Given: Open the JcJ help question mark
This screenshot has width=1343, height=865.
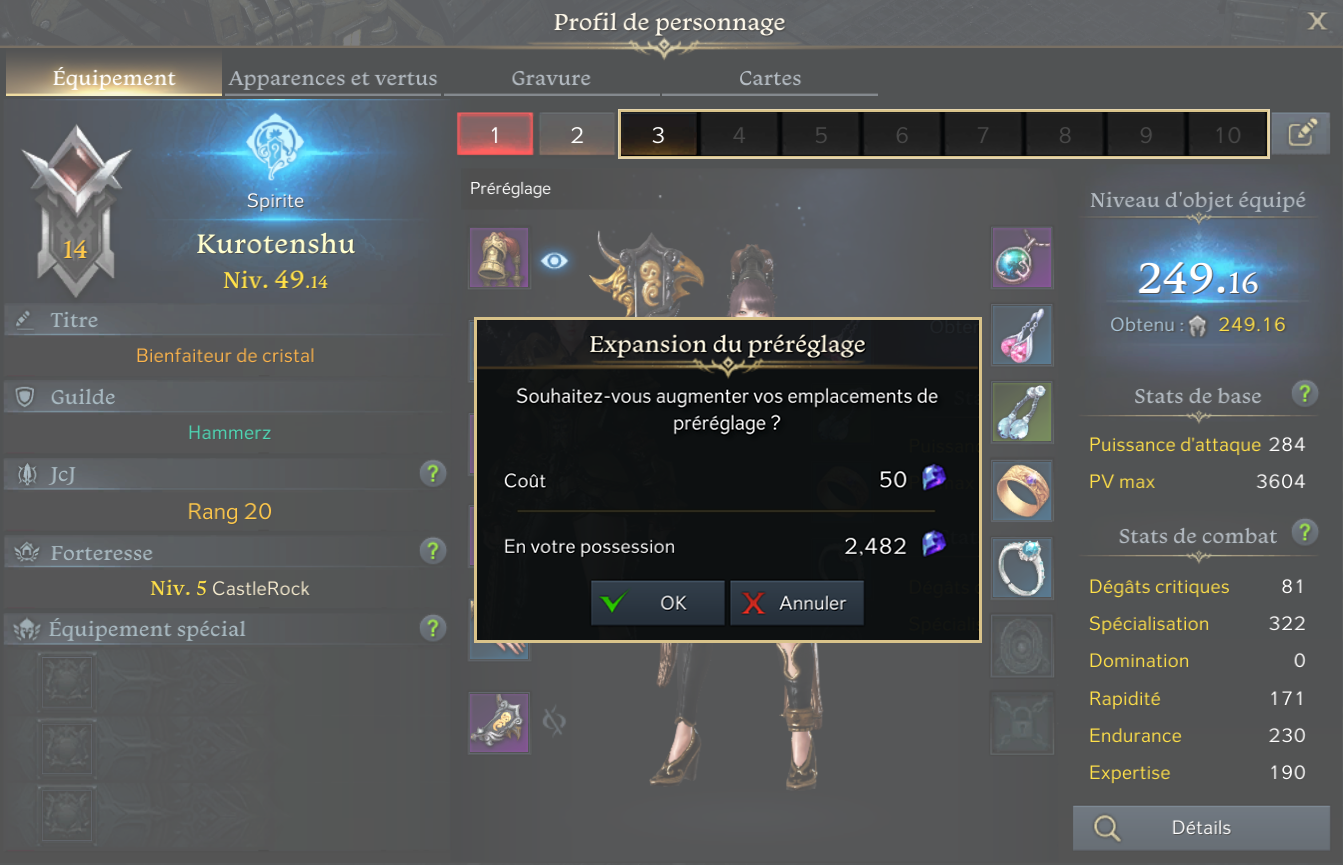Looking at the screenshot, I should click(x=432, y=473).
